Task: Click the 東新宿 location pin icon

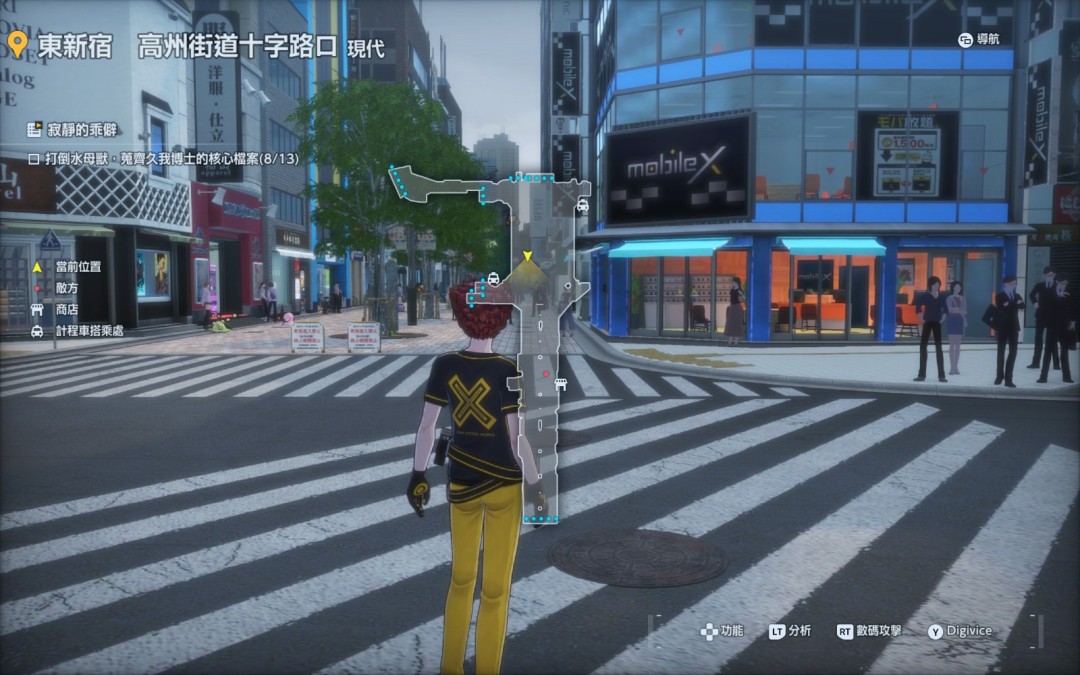Action: tap(18, 45)
